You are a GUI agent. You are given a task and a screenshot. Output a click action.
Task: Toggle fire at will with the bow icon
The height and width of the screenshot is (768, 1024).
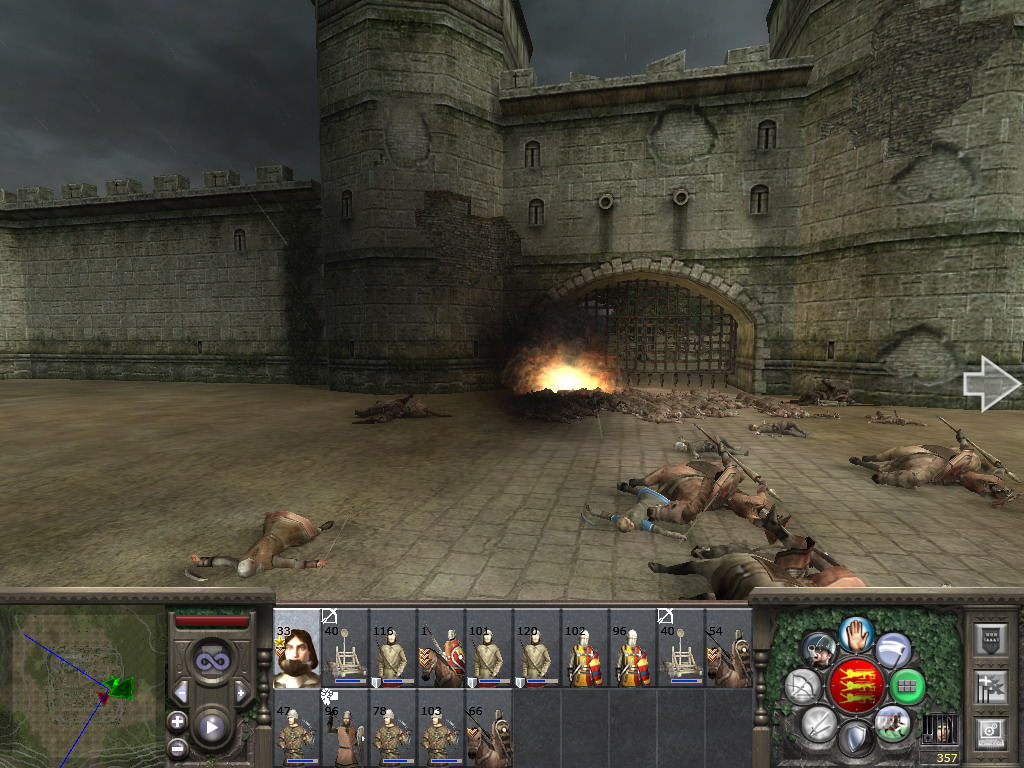pyautogui.click(x=803, y=686)
